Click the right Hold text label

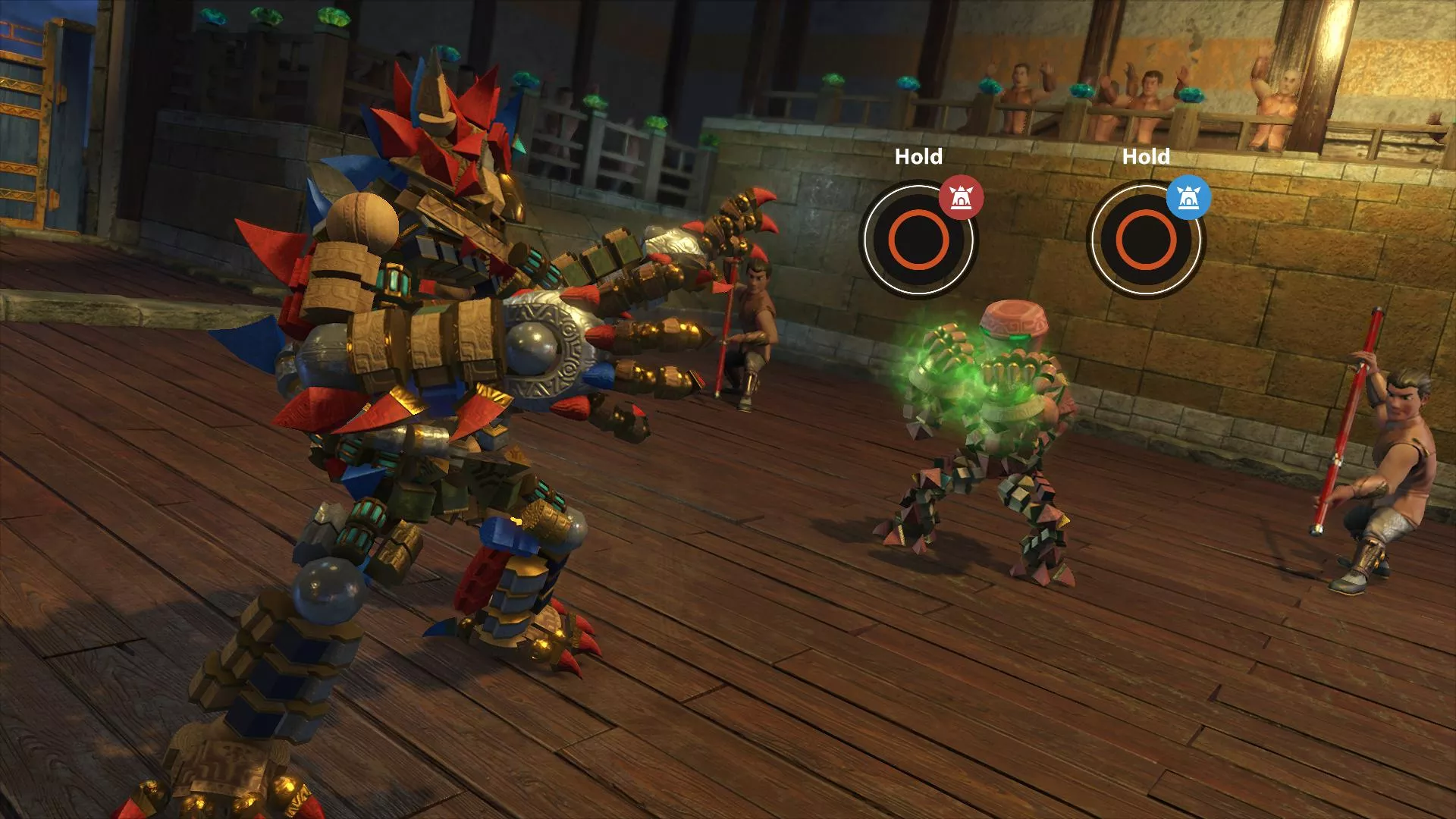[1147, 157]
